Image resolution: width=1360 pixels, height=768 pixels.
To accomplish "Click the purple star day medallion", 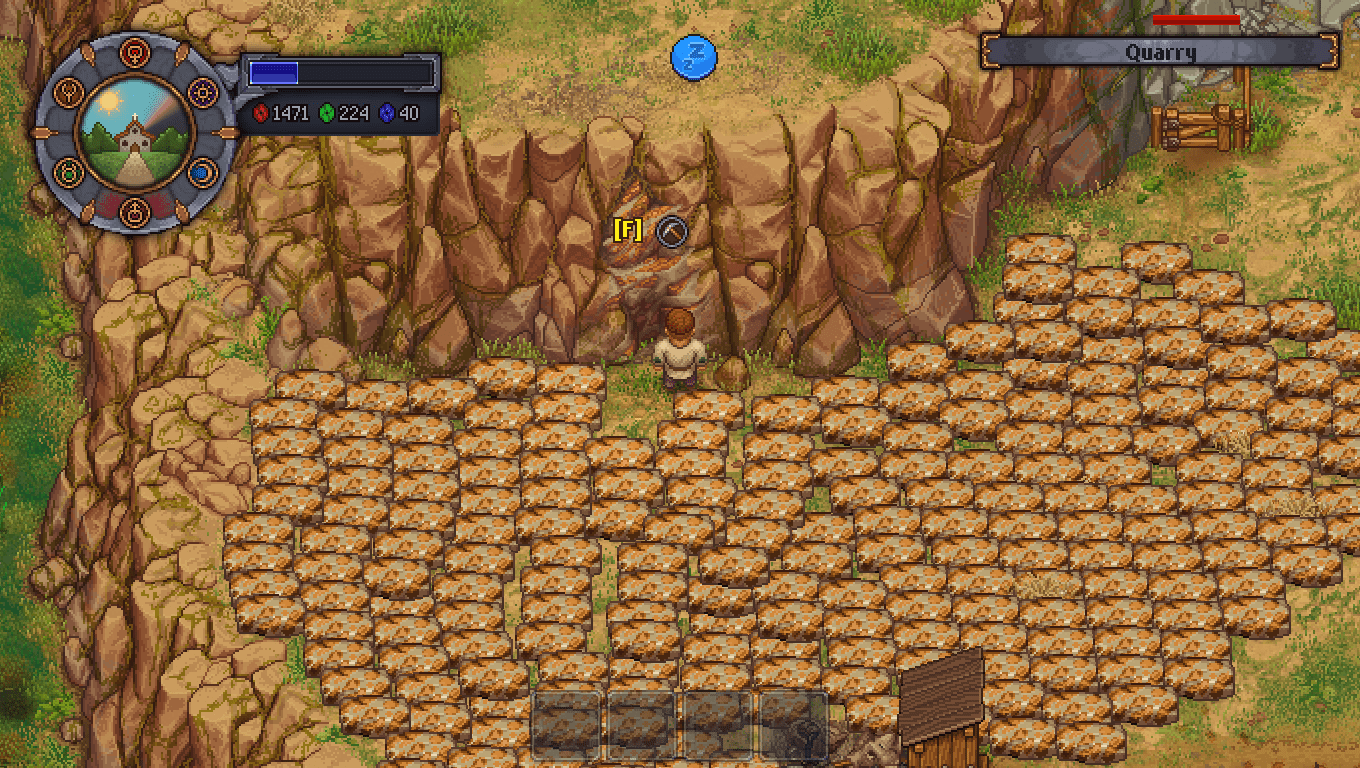I will click(x=201, y=91).
